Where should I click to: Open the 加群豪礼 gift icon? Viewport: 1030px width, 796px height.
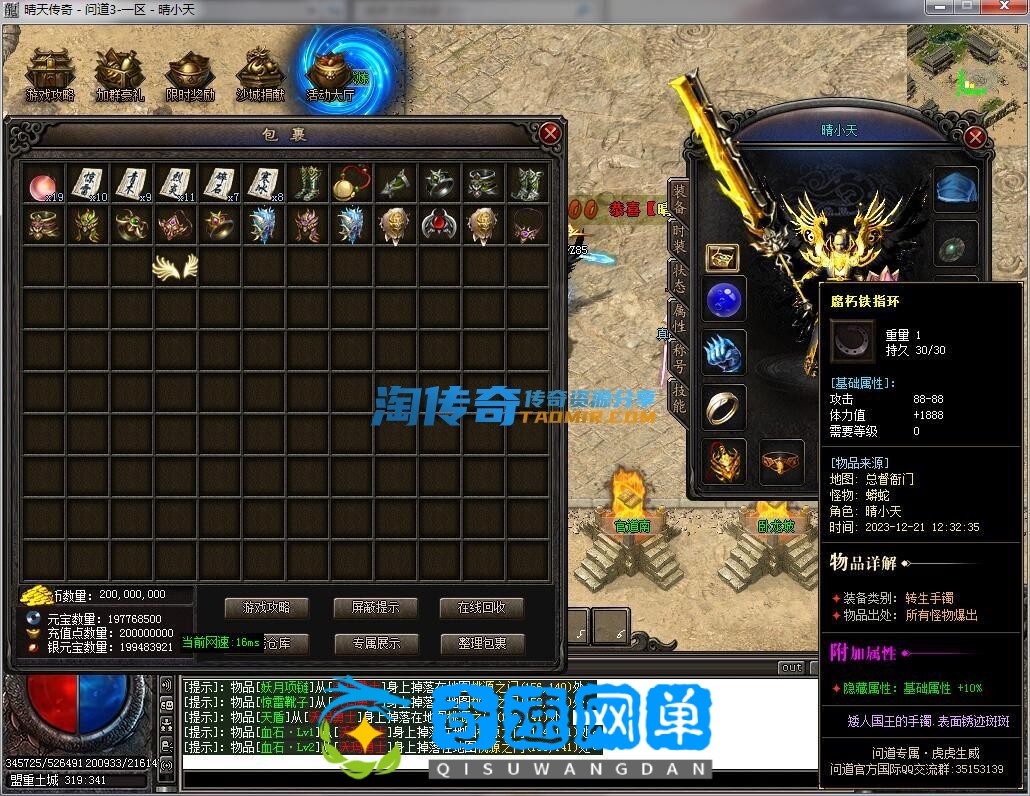point(120,75)
